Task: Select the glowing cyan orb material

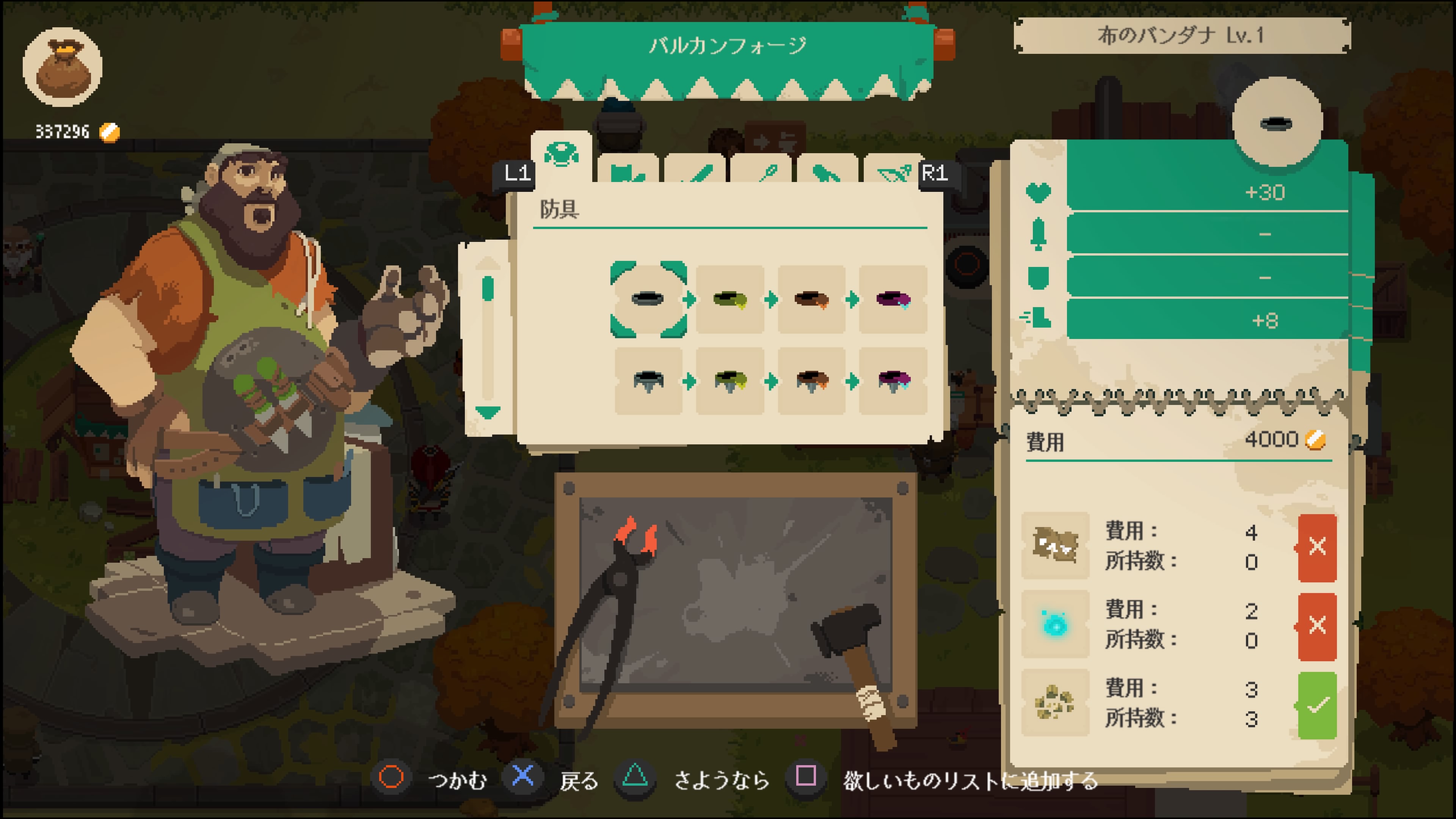Action: pyautogui.click(x=1055, y=624)
